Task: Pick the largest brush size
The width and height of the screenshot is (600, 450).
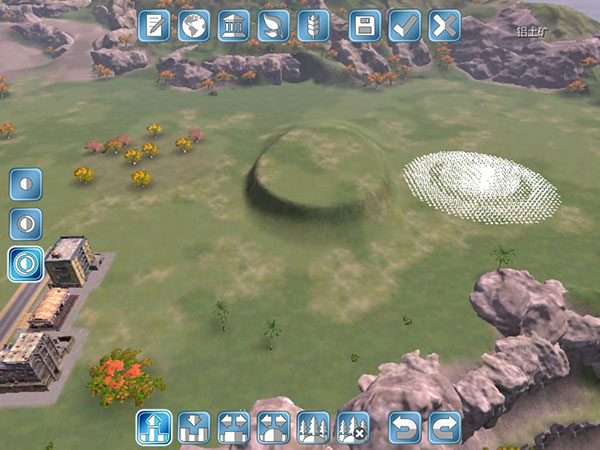Action: [26, 264]
